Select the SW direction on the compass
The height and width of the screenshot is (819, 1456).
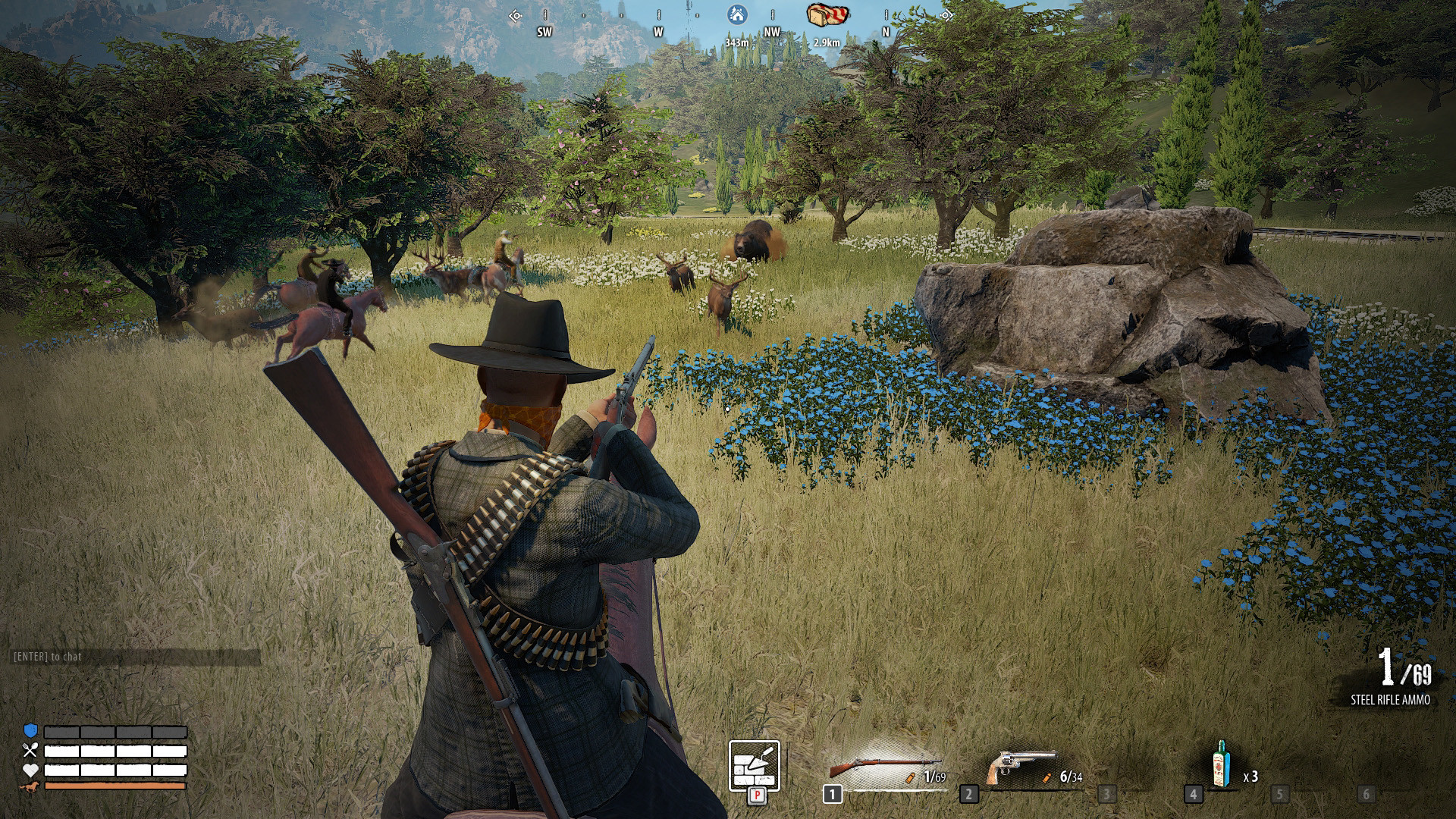coord(543,33)
